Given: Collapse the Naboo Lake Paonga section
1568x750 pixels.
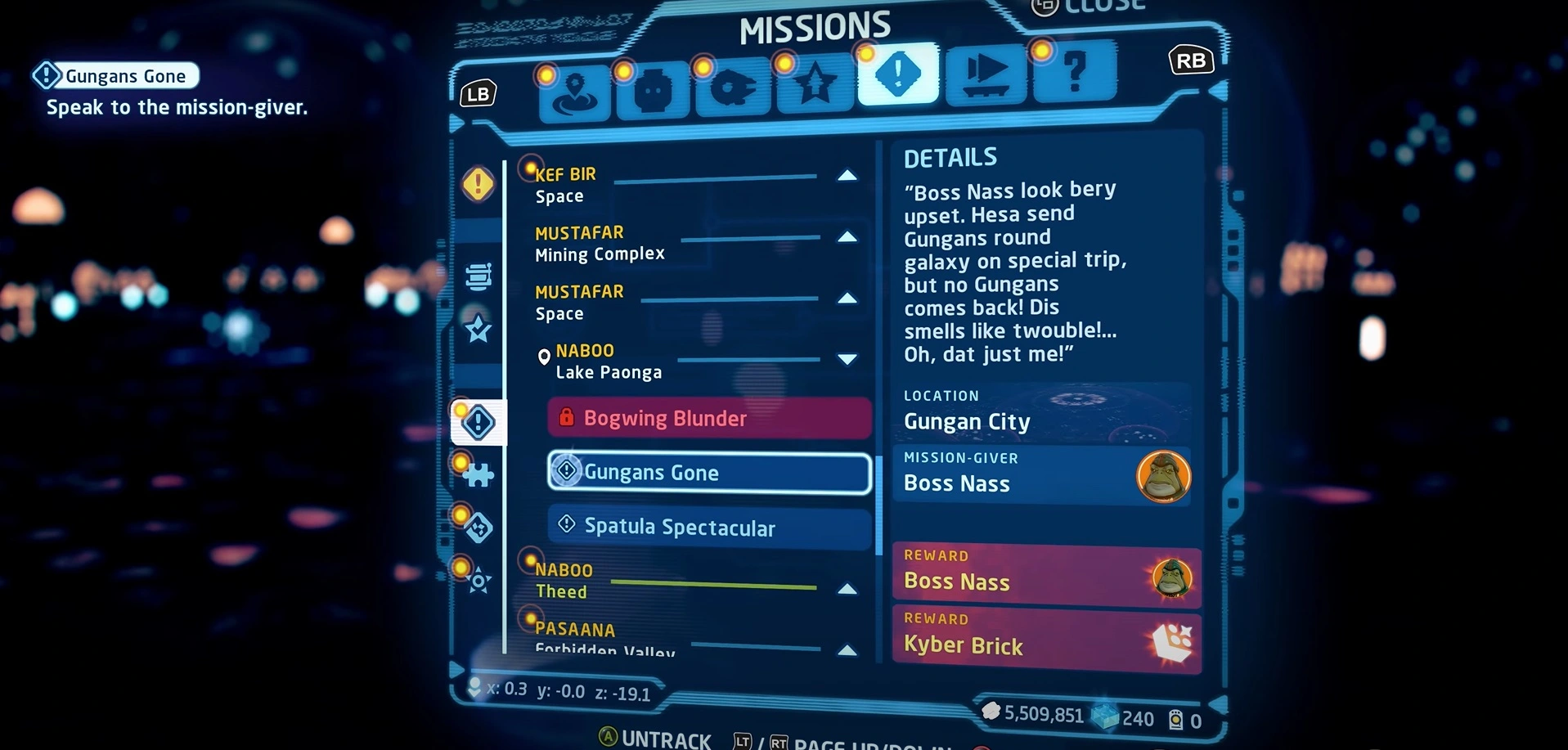Looking at the screenshot, I should [847, 359].
